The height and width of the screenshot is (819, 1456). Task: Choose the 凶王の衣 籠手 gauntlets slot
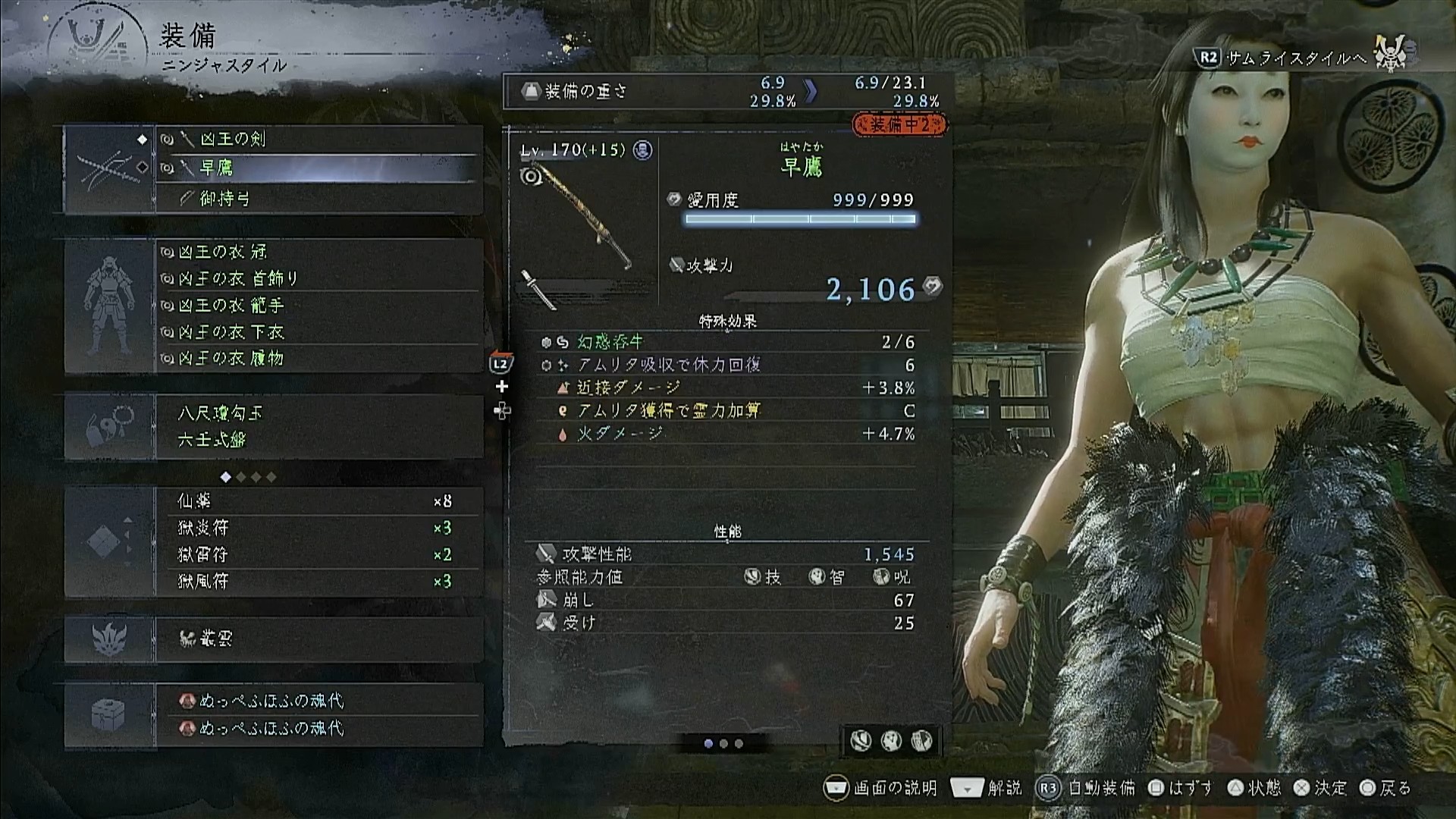click(x=318, y=305)
